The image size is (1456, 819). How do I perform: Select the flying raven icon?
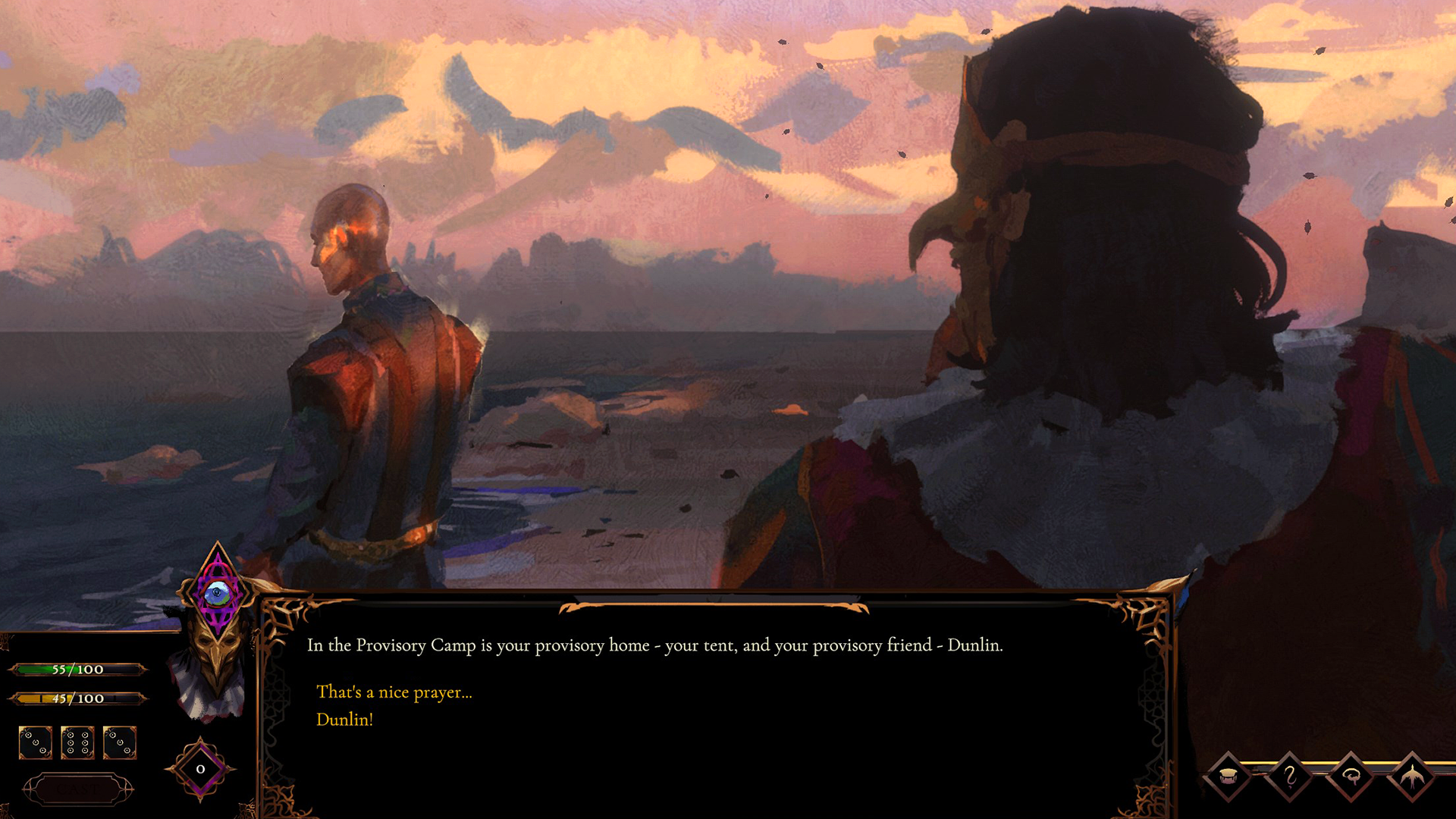(x=1412, y=777)
